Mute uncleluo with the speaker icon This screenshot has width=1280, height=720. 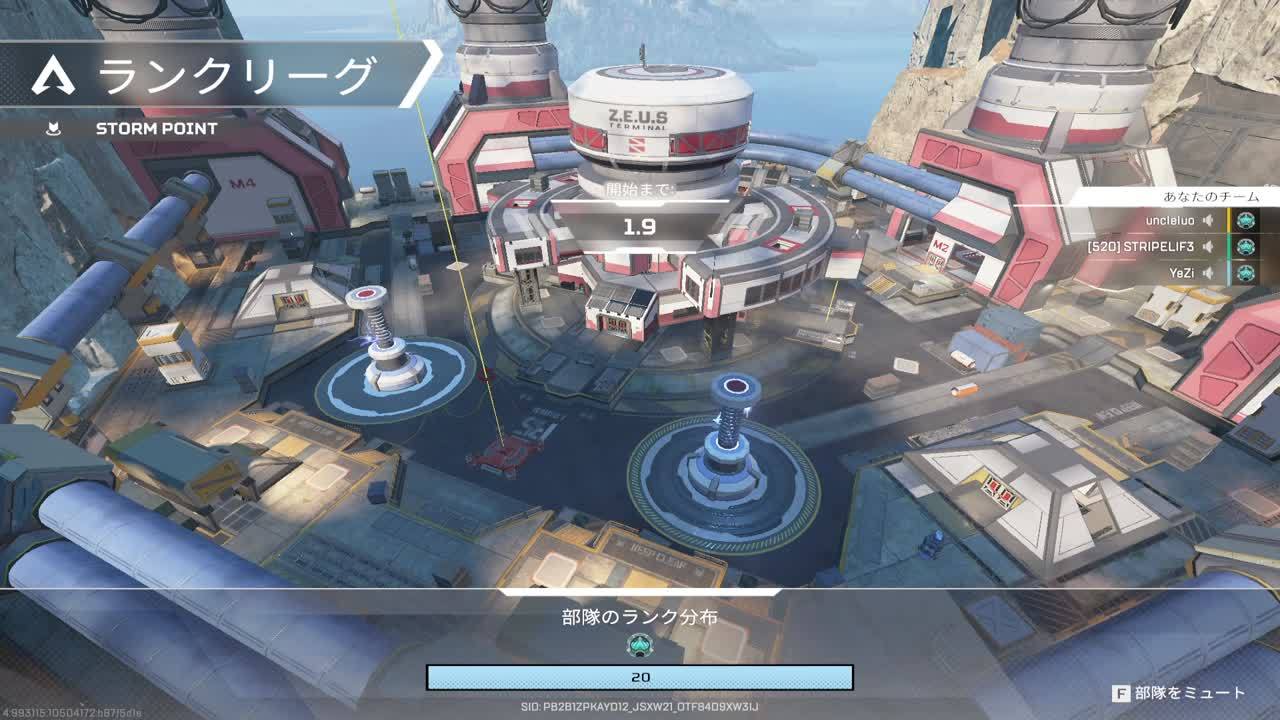1208,220
